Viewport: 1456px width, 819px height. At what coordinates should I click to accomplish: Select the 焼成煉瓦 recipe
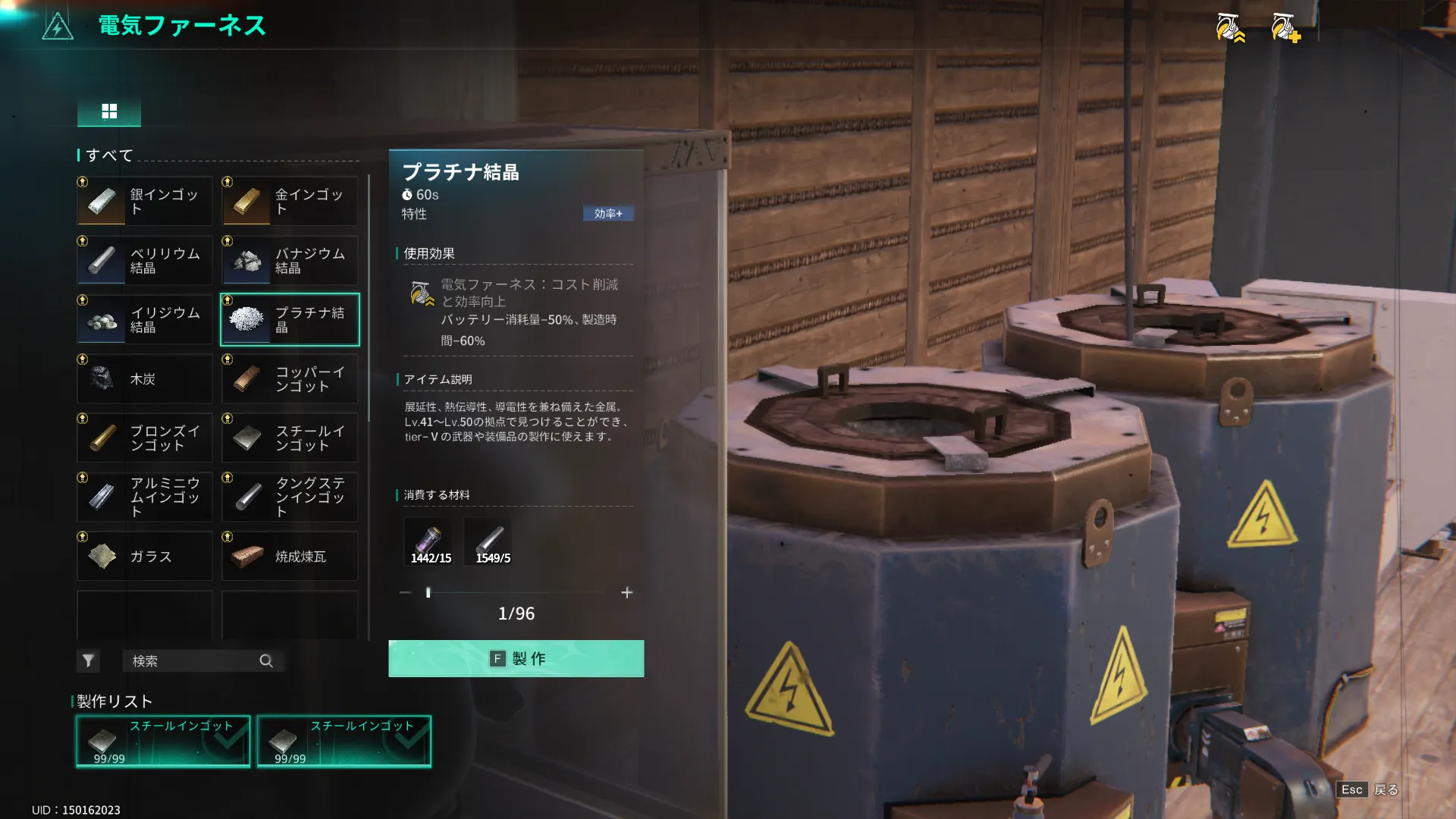click(290, 557)
